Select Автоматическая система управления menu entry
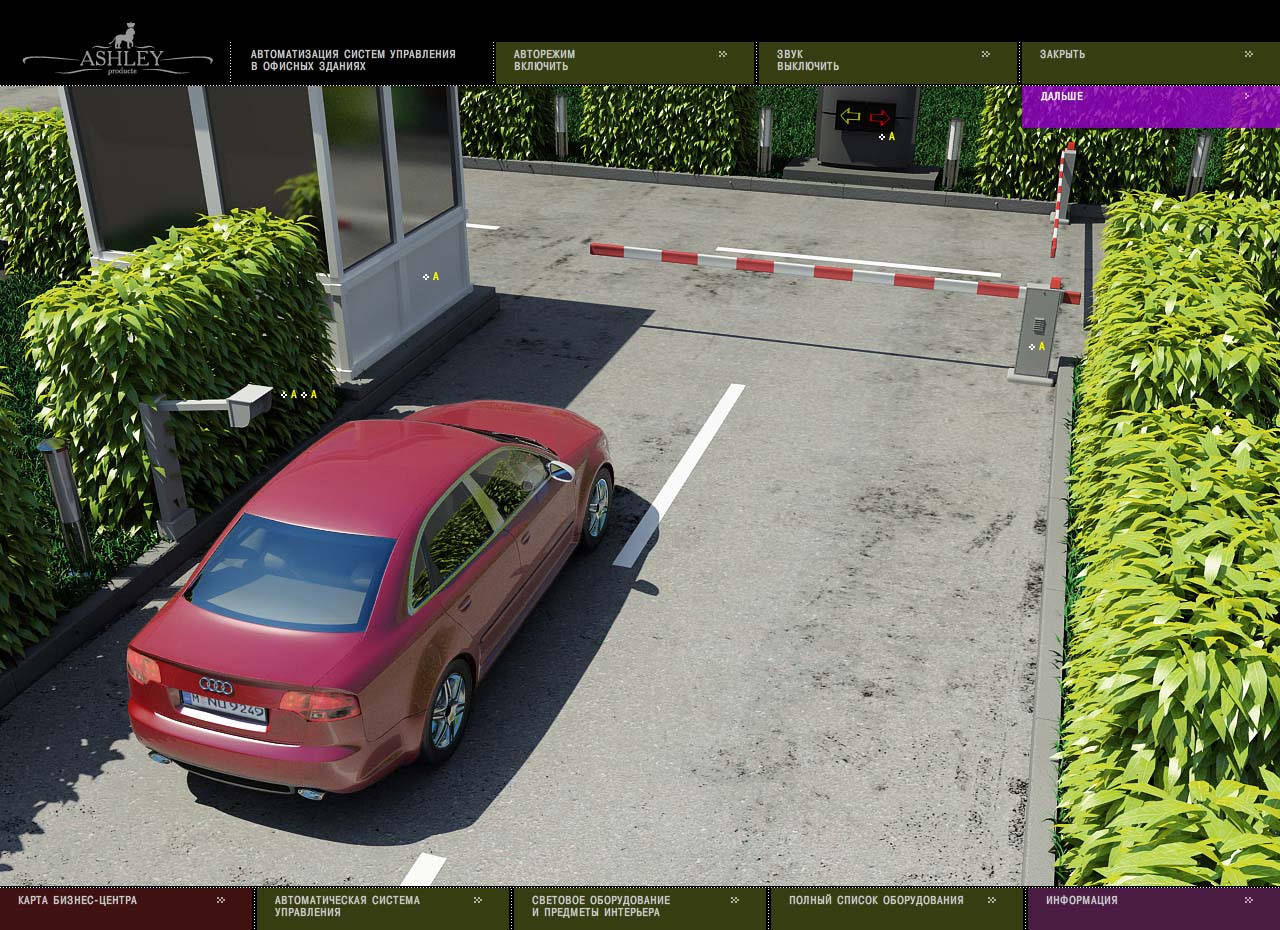Image resolution: width=1280 pixels, height=930 pixels. [x=382, y=907]
